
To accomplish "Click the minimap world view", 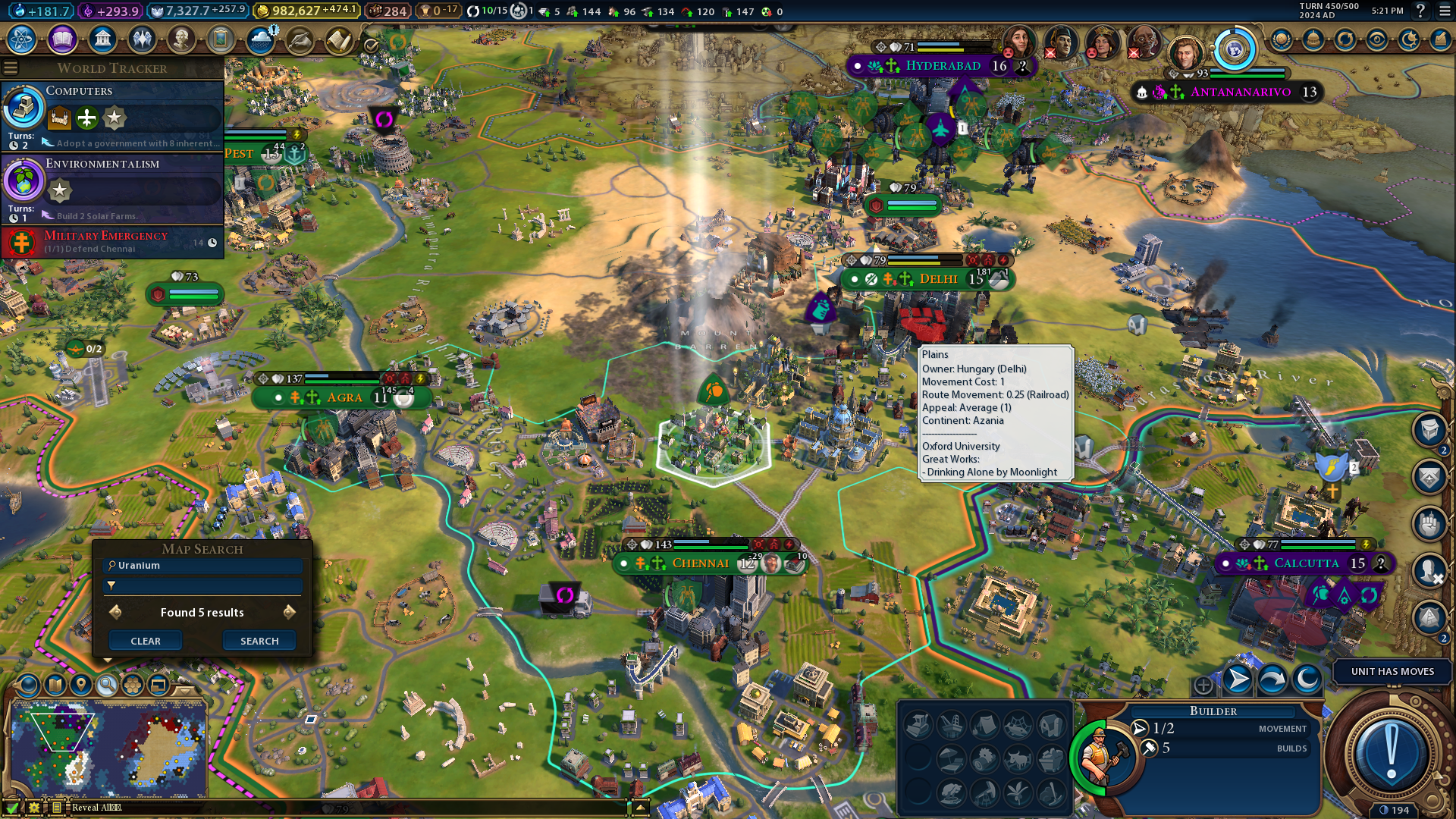I will 108,747.
